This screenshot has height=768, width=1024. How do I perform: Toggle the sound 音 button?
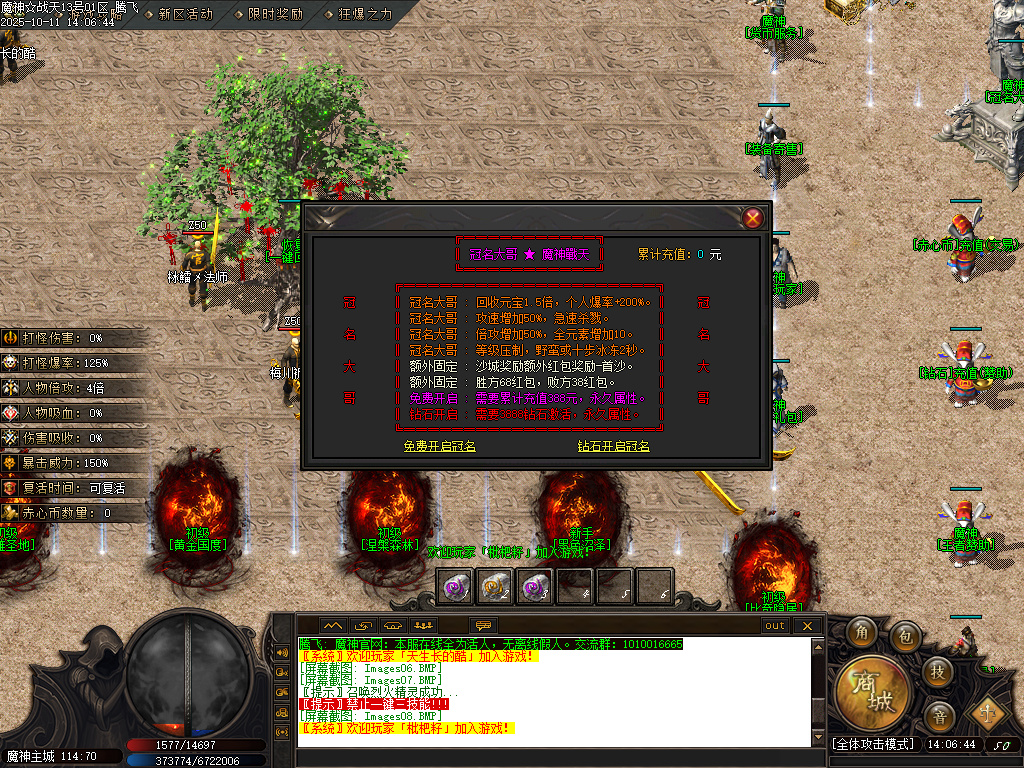[938, 715]
